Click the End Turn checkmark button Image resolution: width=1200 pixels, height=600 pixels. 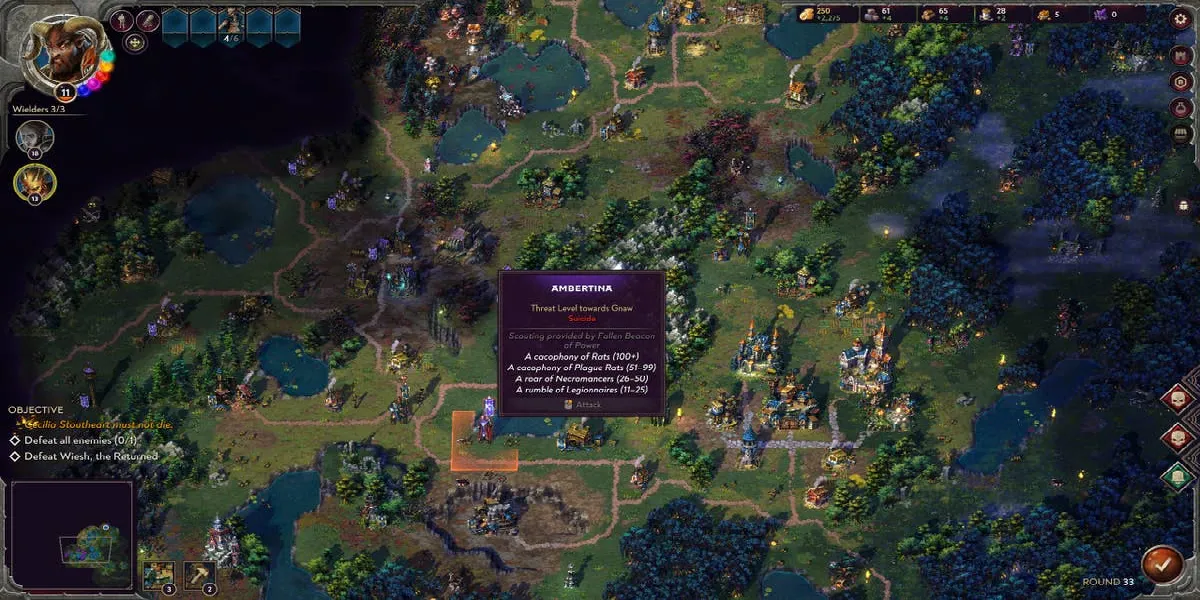1160,563
